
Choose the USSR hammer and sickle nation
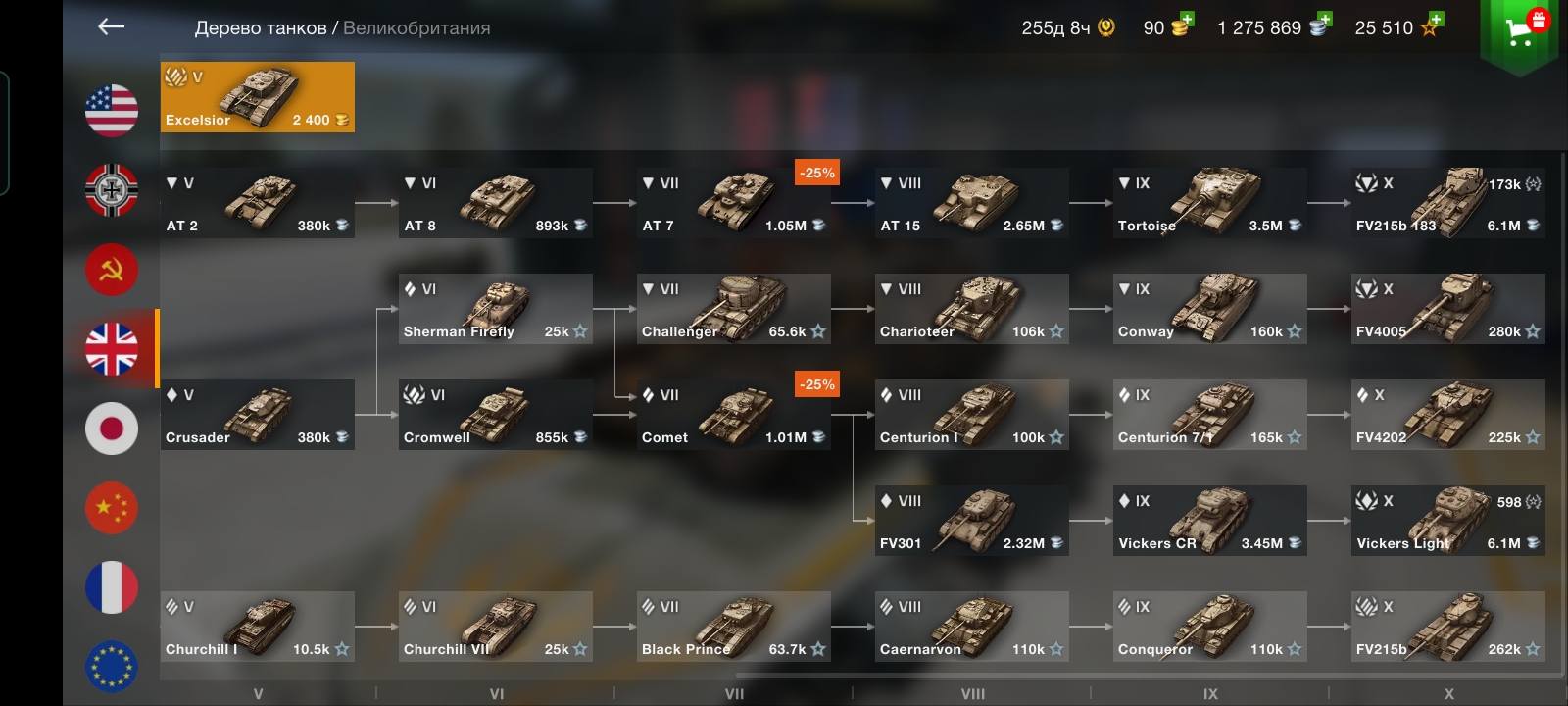(x=112, y=270)
